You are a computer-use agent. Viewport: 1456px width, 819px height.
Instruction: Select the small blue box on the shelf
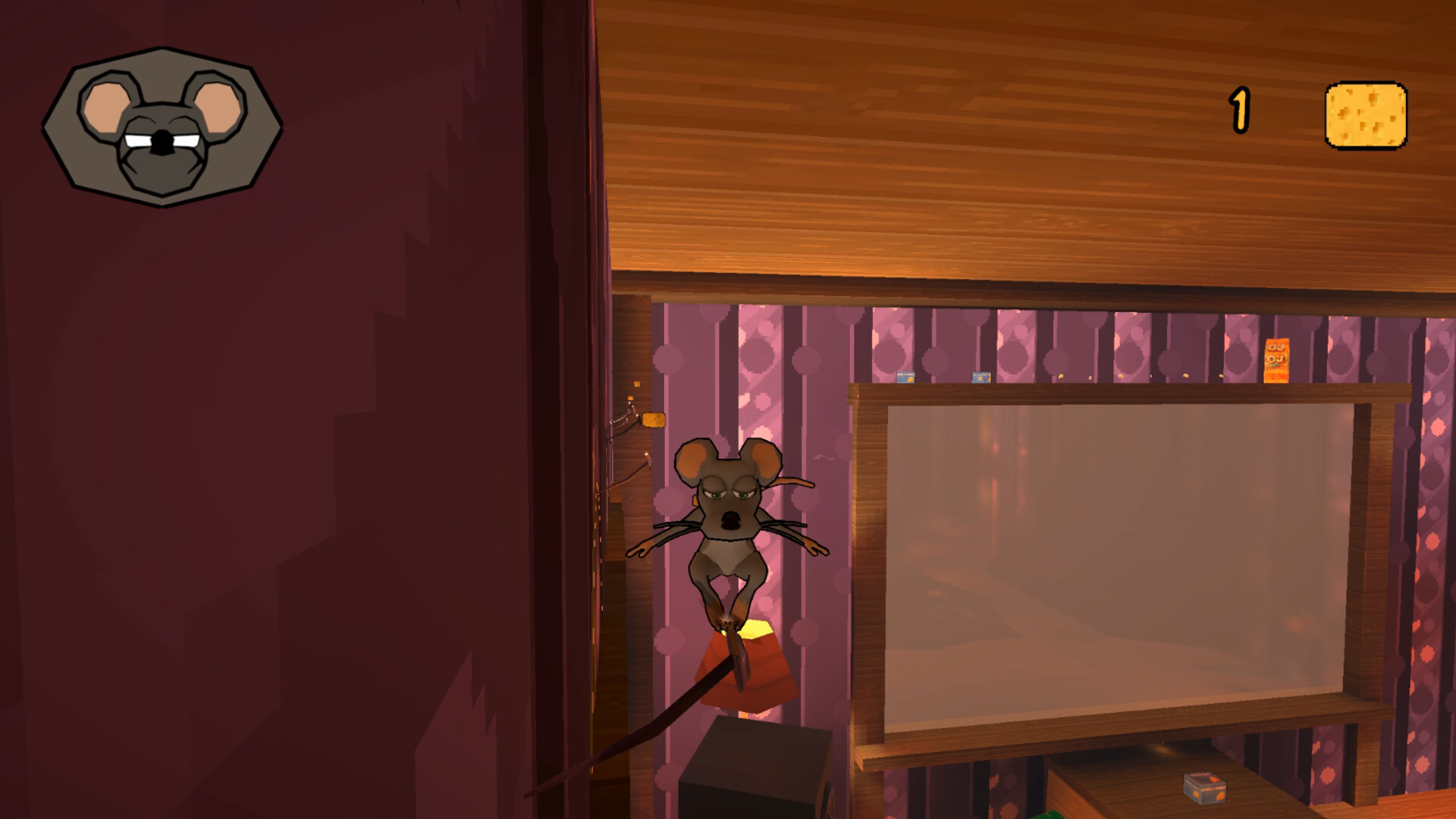[x=904, y=376]
